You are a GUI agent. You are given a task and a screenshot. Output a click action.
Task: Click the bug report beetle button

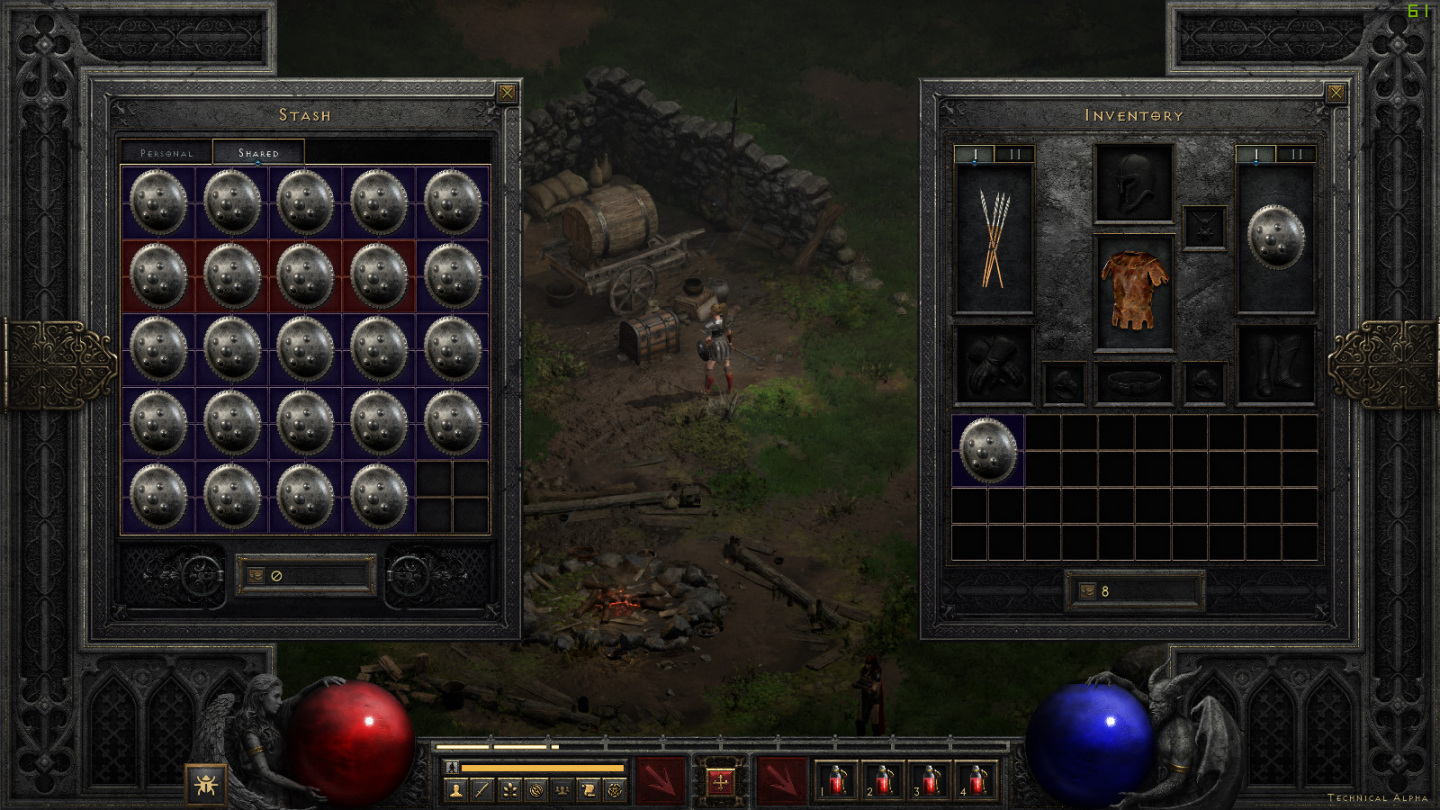(206, 784)
